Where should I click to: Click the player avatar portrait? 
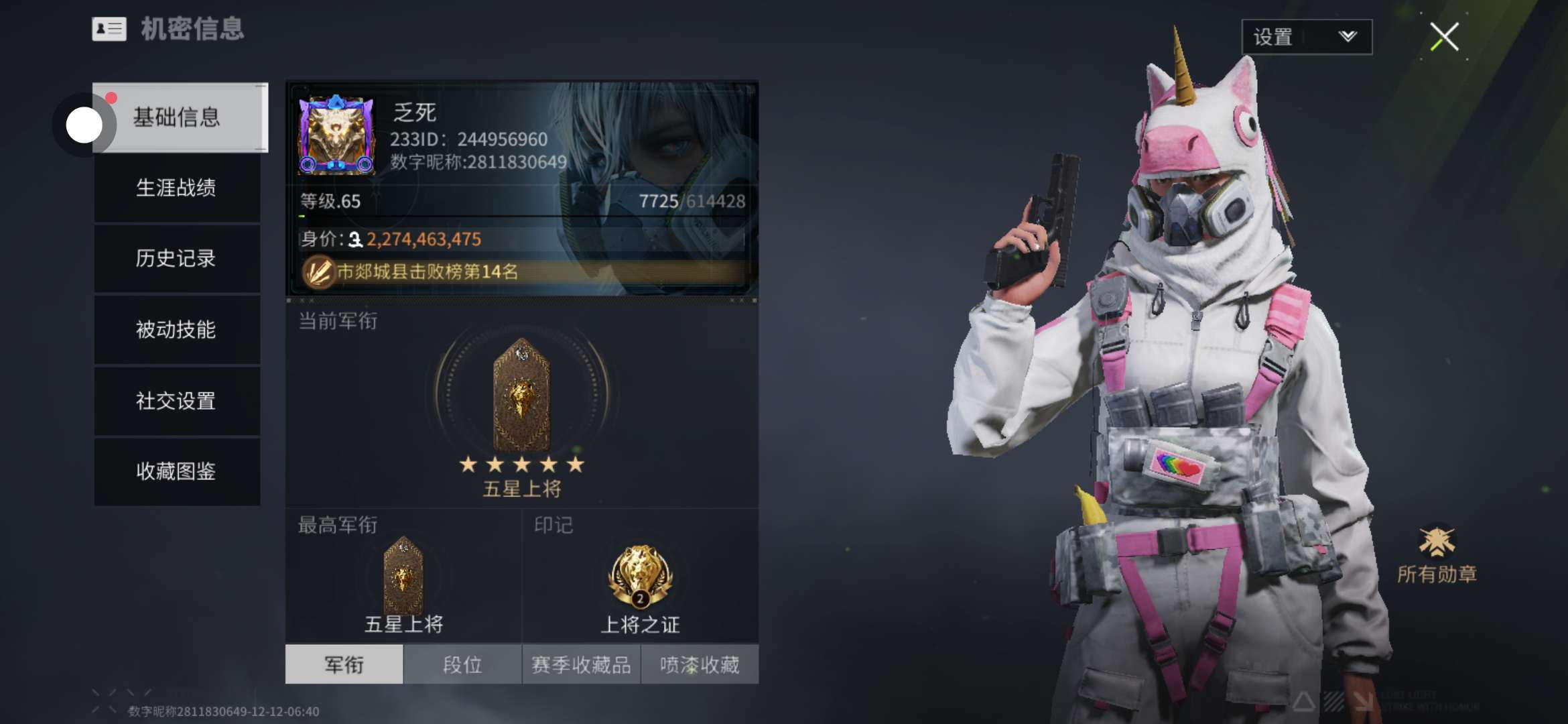pyautogui.click(x=336, y=135)
